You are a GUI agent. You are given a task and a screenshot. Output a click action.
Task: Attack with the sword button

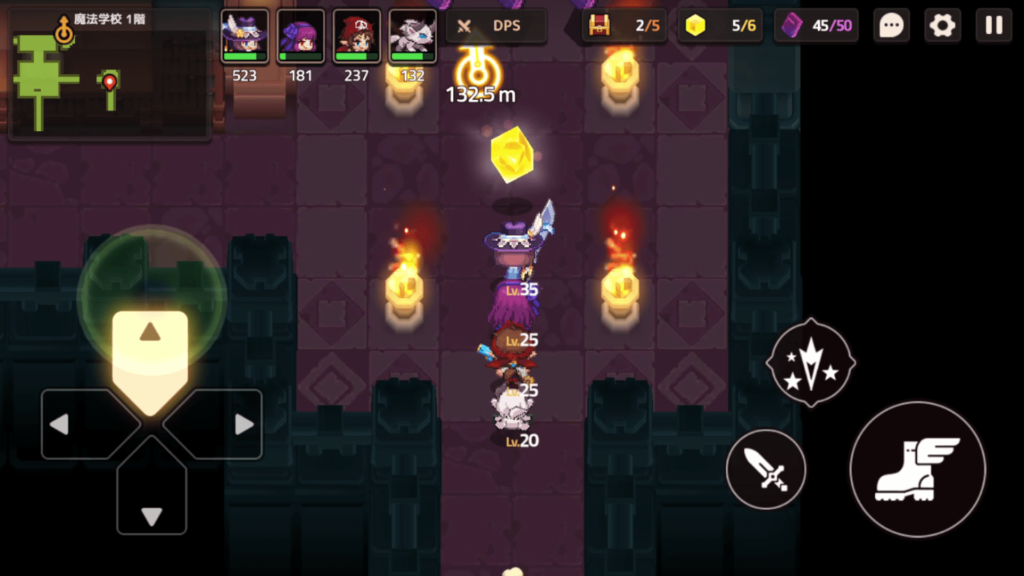766,469
